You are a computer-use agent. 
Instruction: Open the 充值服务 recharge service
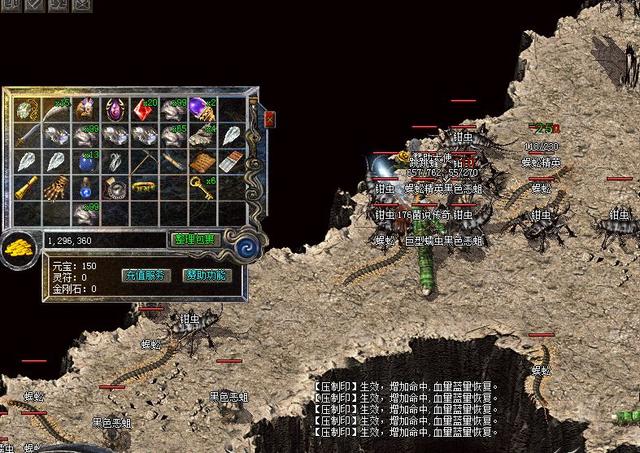click(146, 275)
